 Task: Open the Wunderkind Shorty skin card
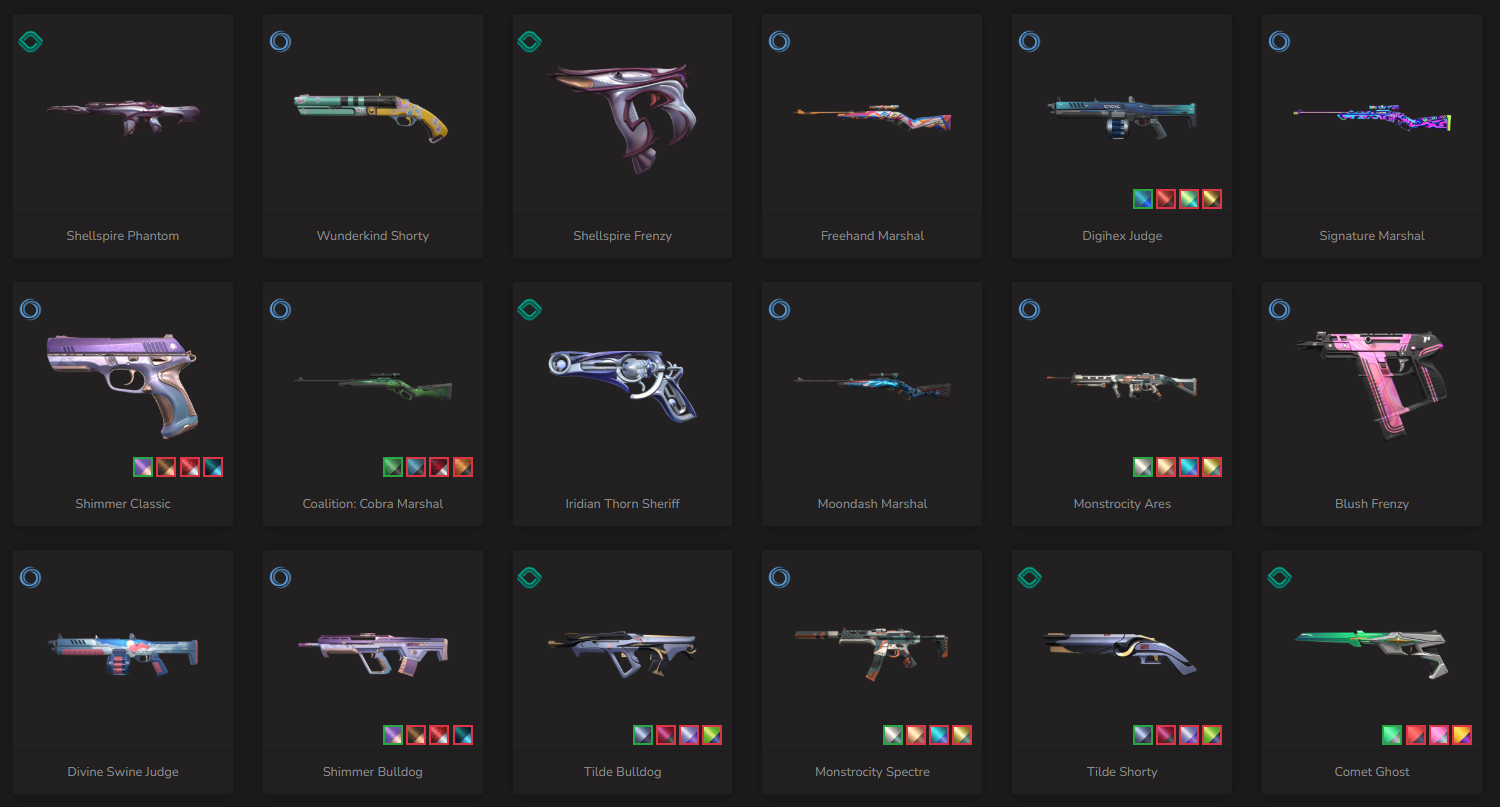point(372,135)
